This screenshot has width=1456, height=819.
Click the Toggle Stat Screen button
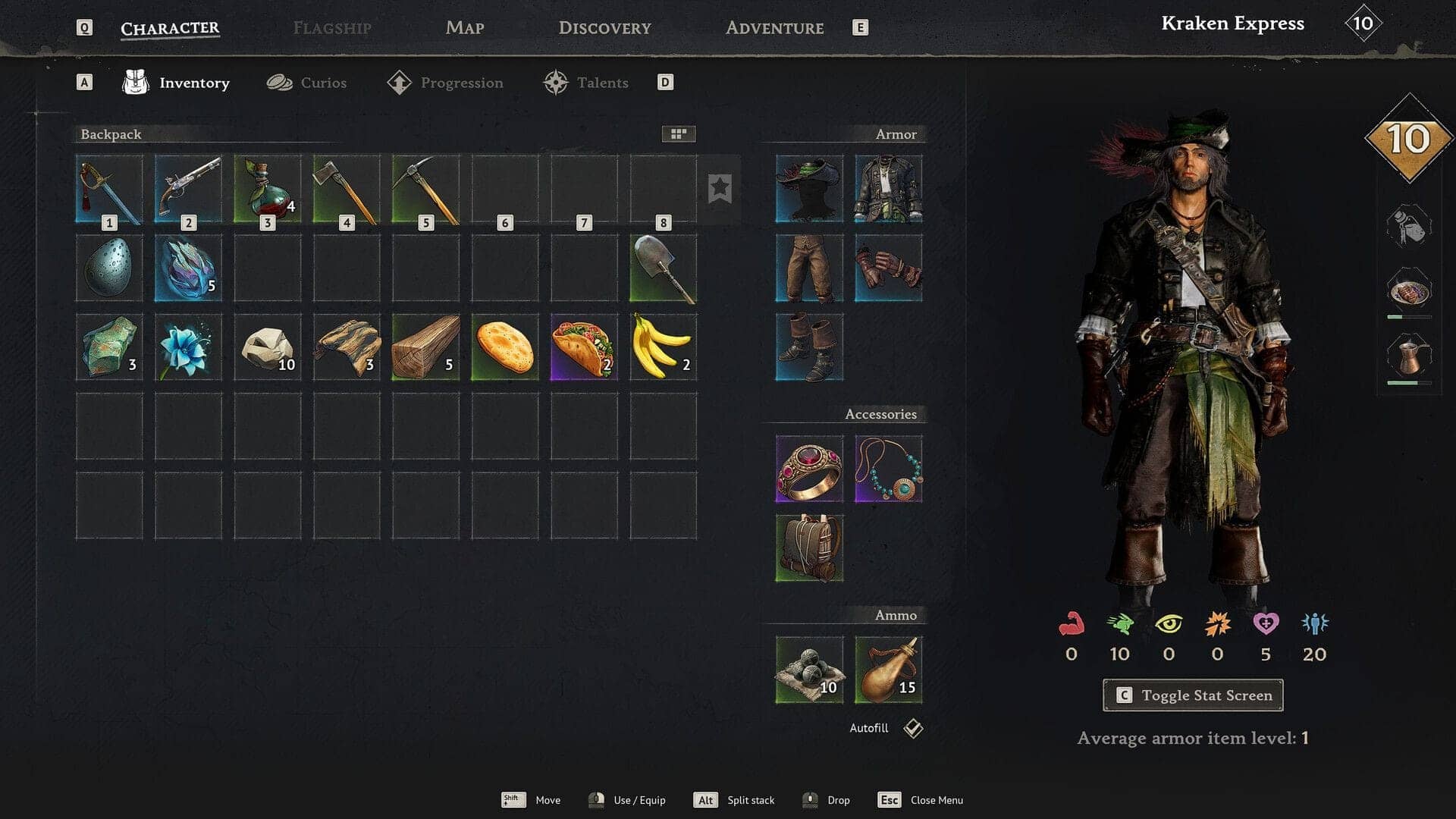tap(1193, 695)
